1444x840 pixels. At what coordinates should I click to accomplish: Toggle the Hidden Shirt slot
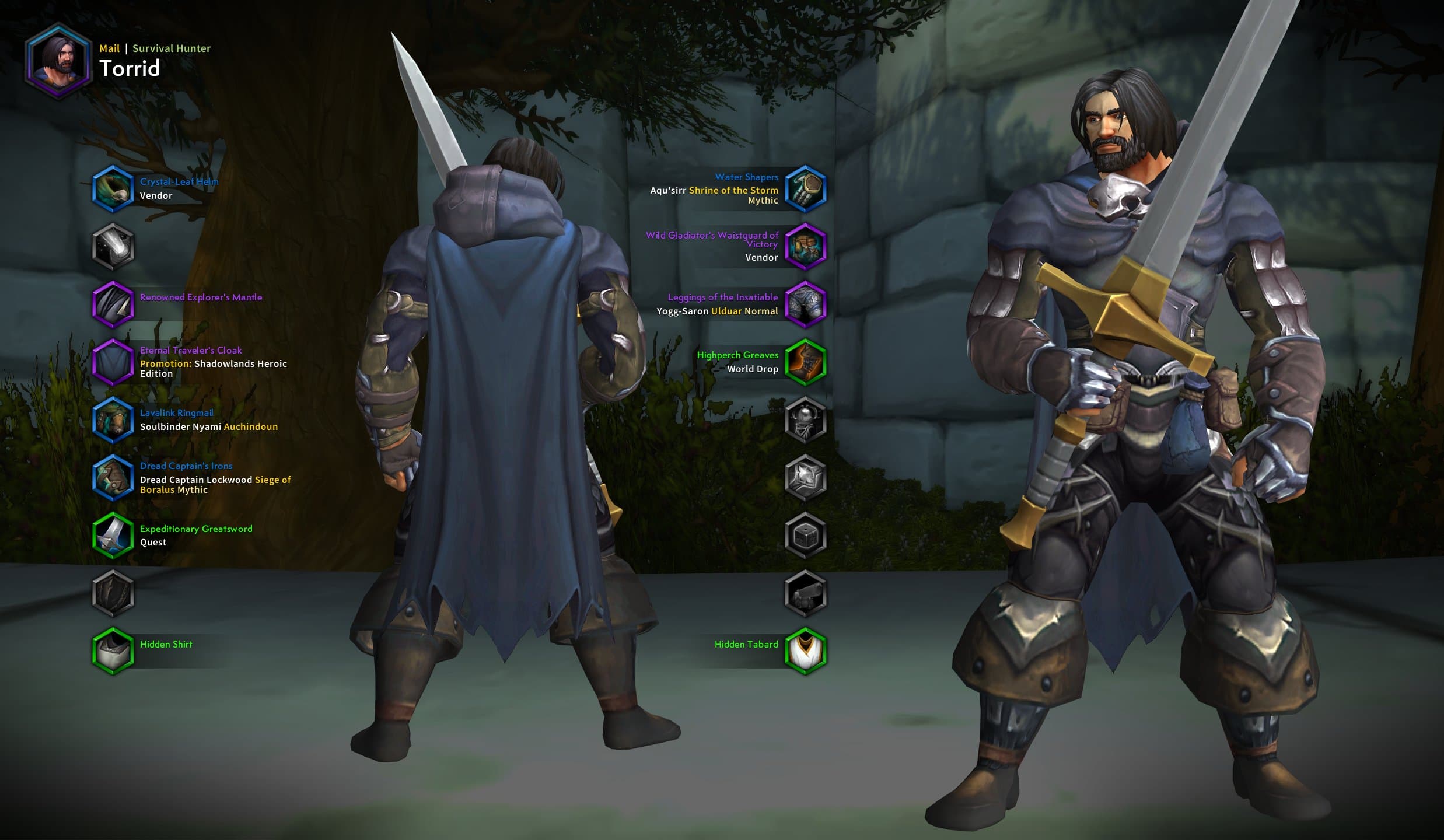[x=114, y=651]
